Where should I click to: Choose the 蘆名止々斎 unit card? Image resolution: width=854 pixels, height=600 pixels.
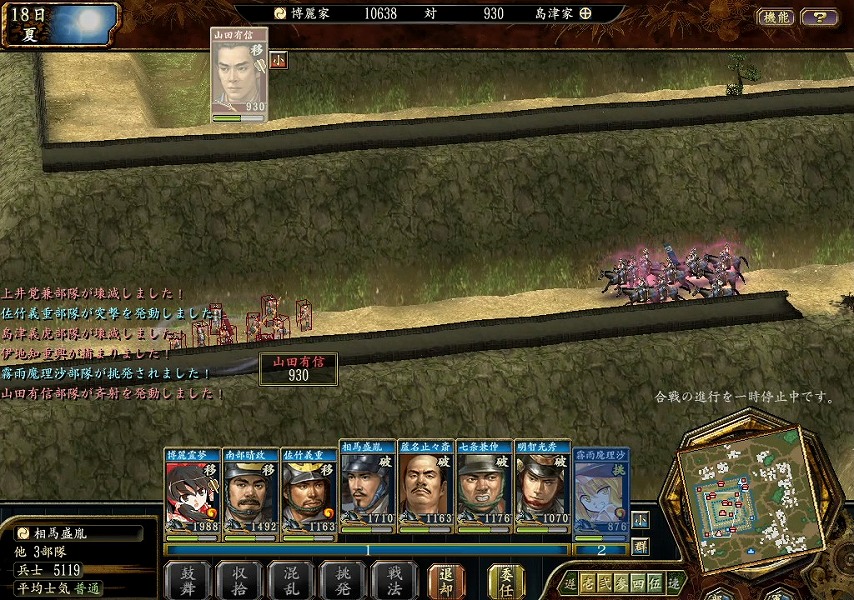pyautogui.click(x=425, y=490)
